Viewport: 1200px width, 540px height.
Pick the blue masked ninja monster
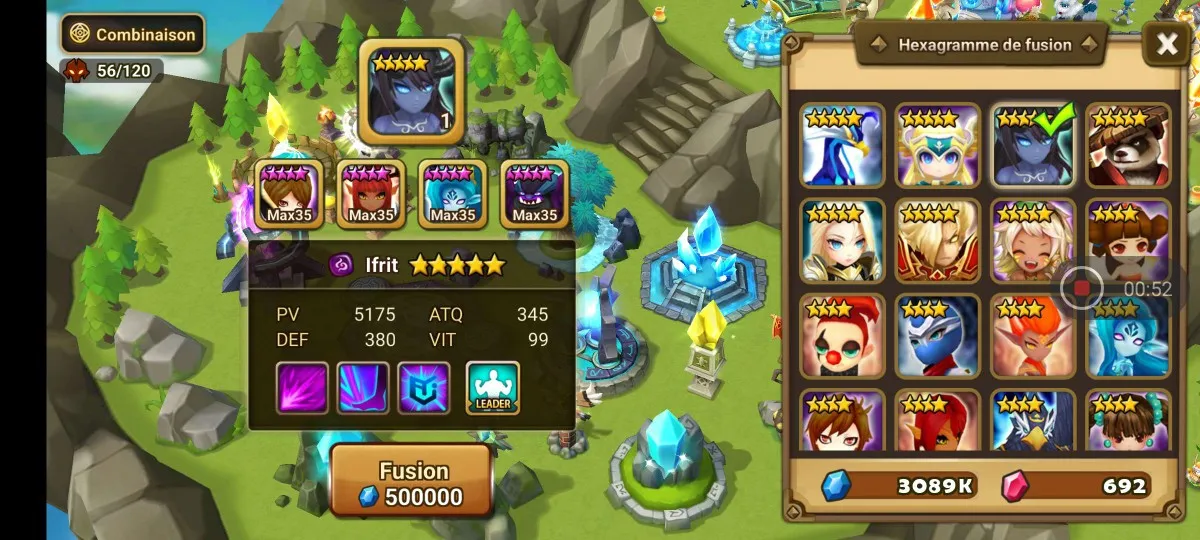(937, 336)
